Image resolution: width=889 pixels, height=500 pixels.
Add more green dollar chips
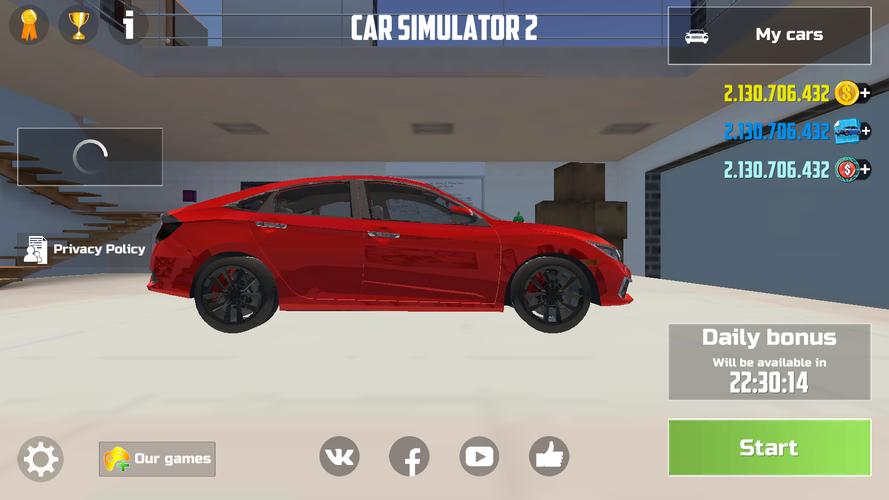coord(865,170)
